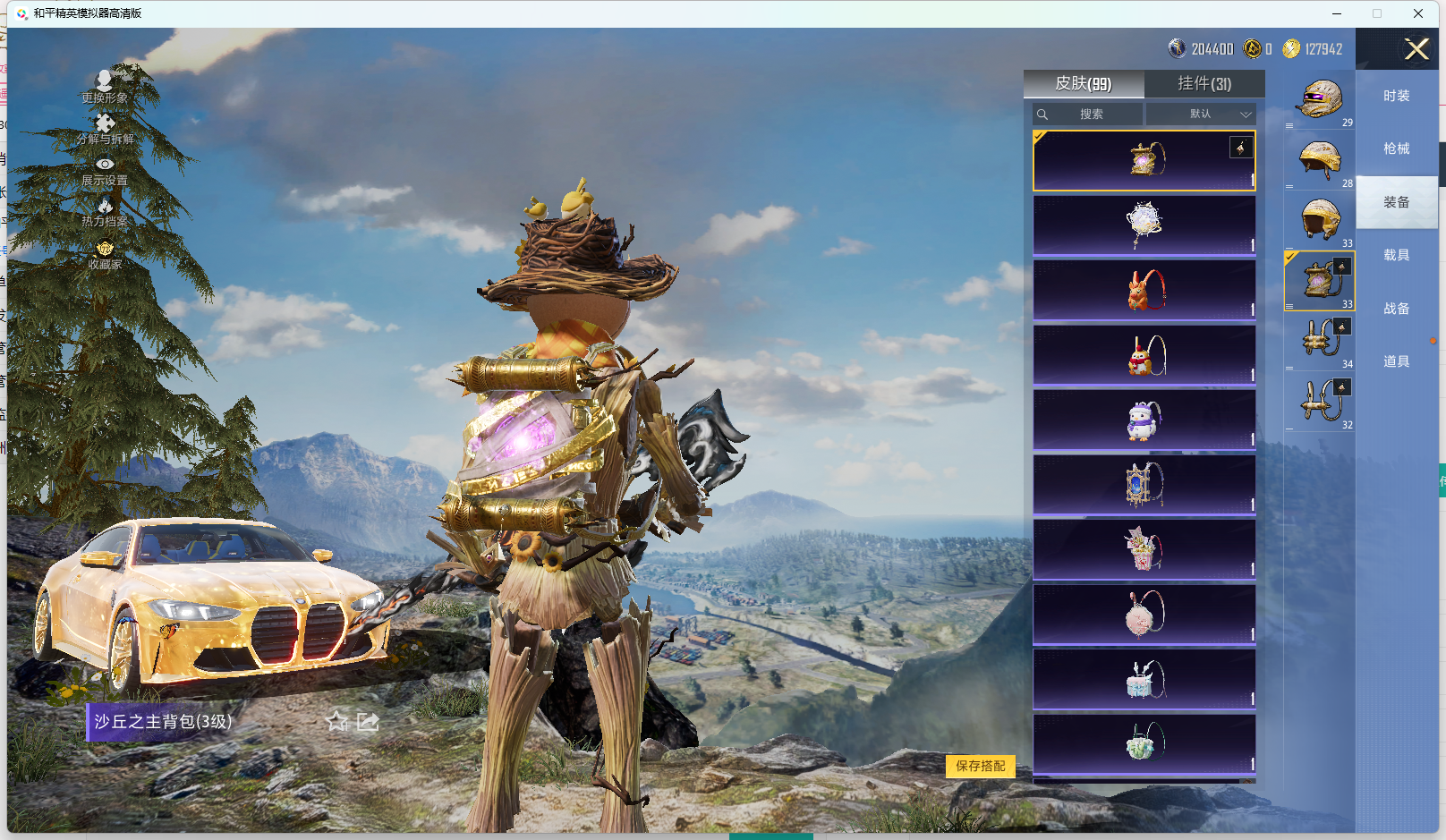The width and height of the screenshot is (1446, 840).
Task: Open the 枪械 firearms category
Action: pos(1396,148)
